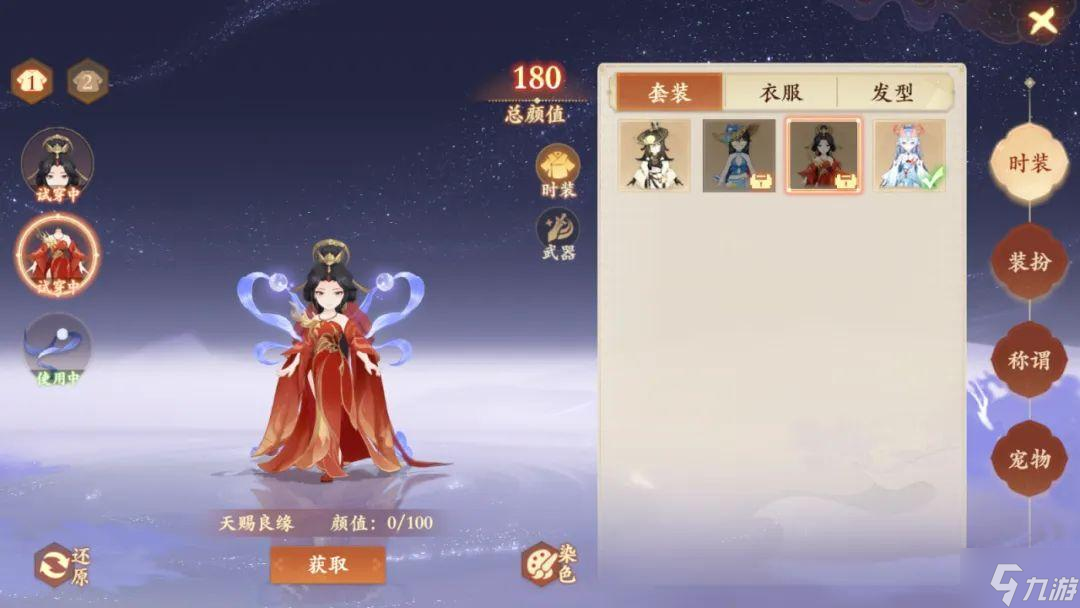Switch to preset slot 2
This screenshot has width=1080, height=608.
pos(88,82)
